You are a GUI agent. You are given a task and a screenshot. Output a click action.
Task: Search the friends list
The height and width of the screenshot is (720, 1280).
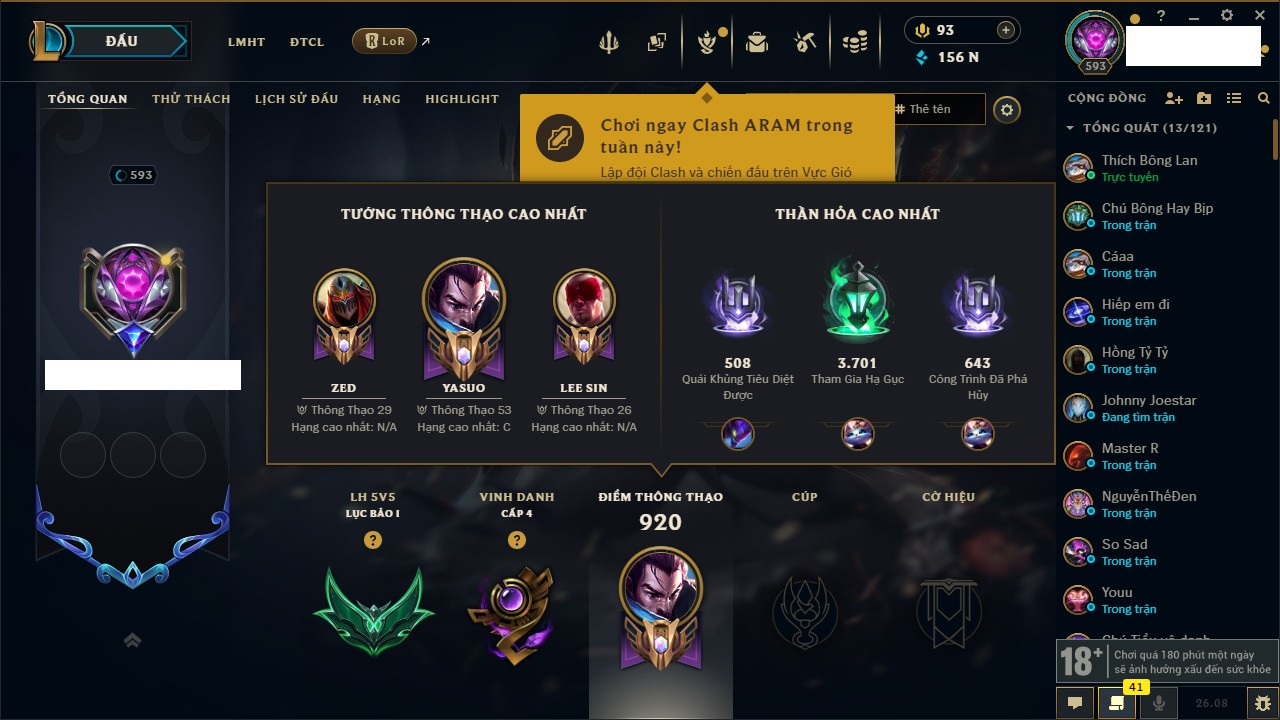point(1264,98)
